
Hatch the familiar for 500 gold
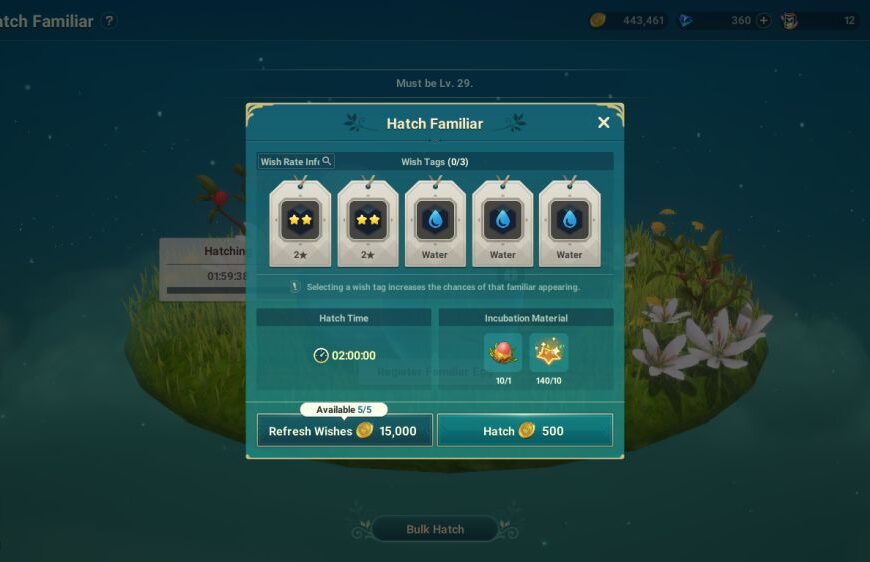525,431
